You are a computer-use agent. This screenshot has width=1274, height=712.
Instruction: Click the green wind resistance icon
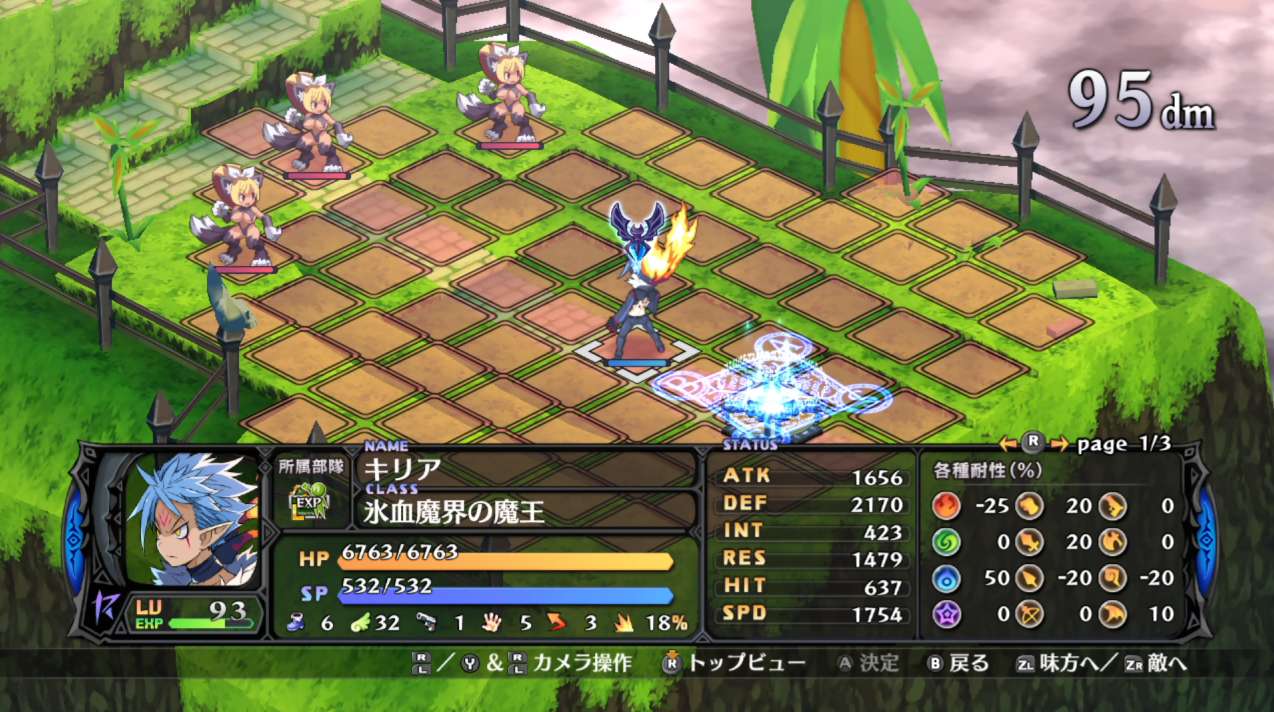pyautogui.click(x=945, y=542)
